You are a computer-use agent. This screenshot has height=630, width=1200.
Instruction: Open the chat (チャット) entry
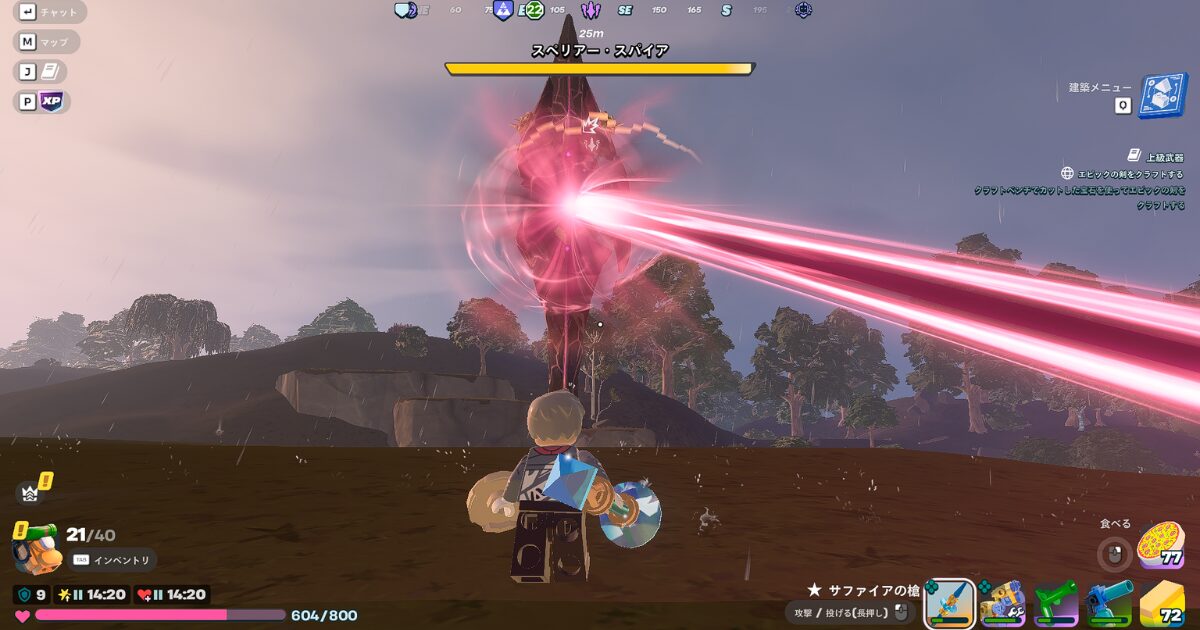pos(52,12)
